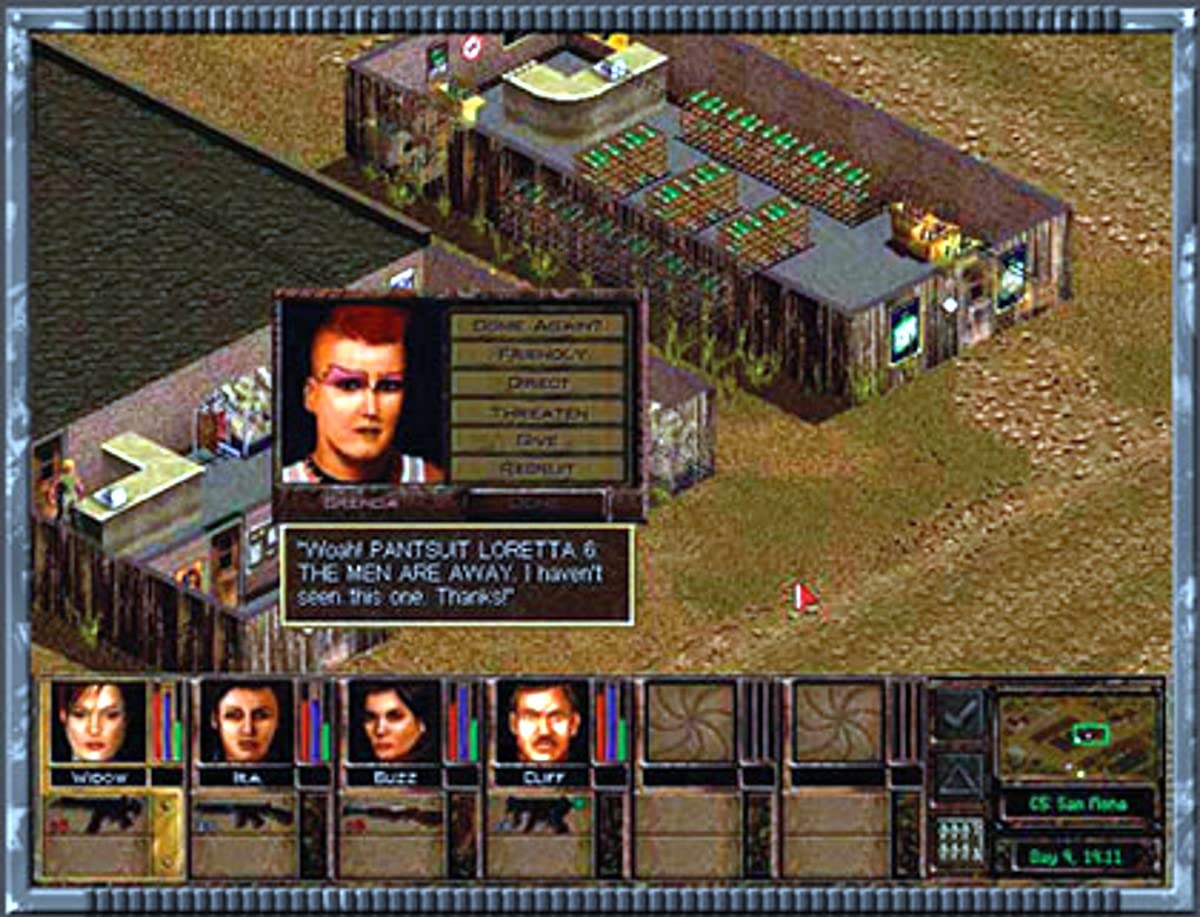Select Ira's portrait
Screen dimensions: 1200x917
(x=246, y=723)
